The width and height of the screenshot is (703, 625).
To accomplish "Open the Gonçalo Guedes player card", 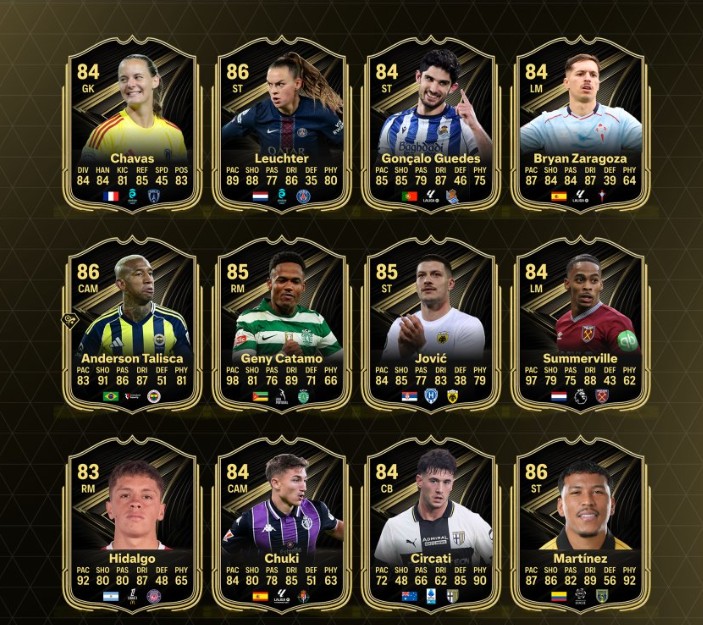I will tap(432, 125).
